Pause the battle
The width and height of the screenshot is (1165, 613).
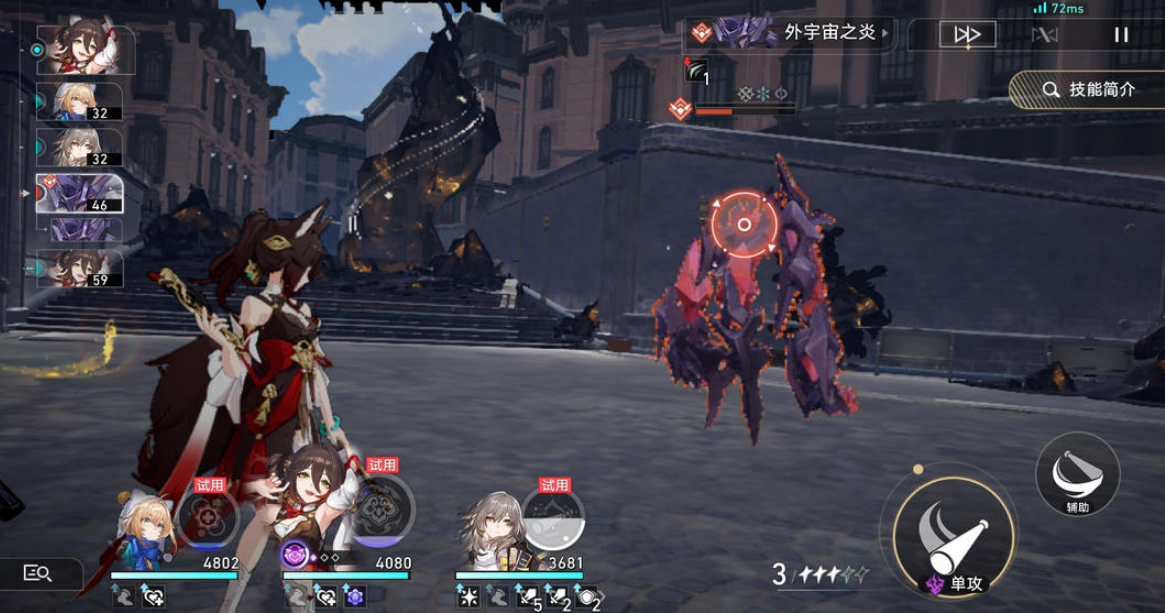[x=1121, y=35]
